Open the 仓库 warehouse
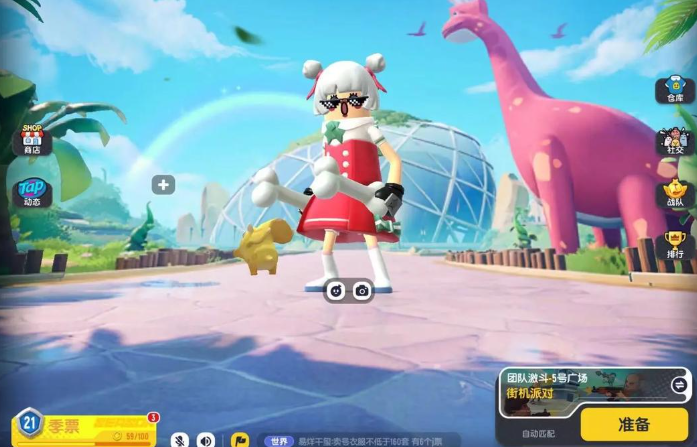Image resolution: width=697 pixels, height=447 pixels. click(x=671, y=91)
